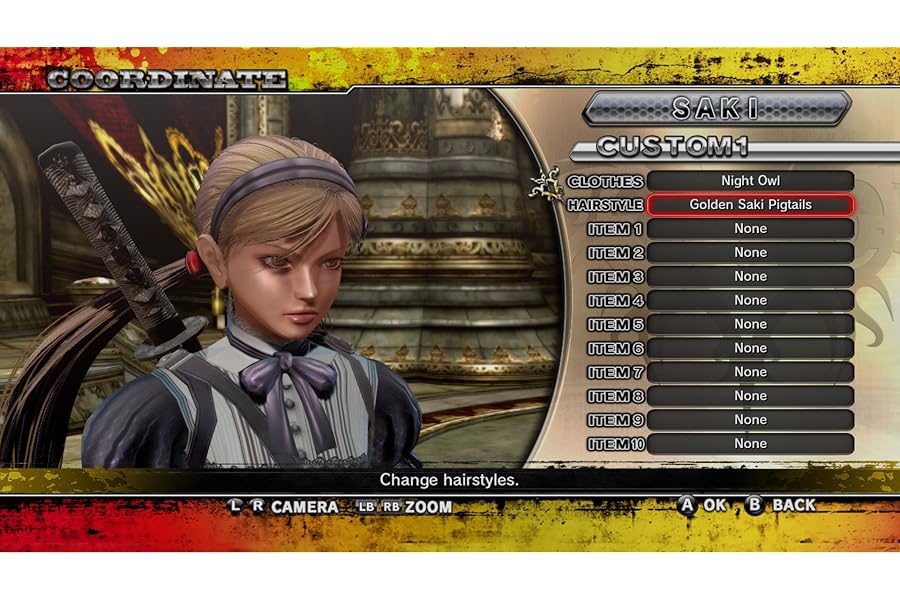Open the Item 6 accessory row
Viewport: 900px width, 600px height.
[750, 348]
